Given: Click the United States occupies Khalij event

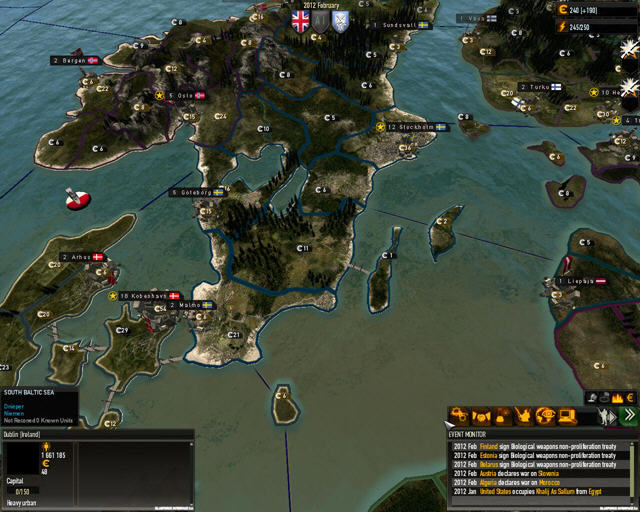Looking at the screenshot, I should 540,492.
